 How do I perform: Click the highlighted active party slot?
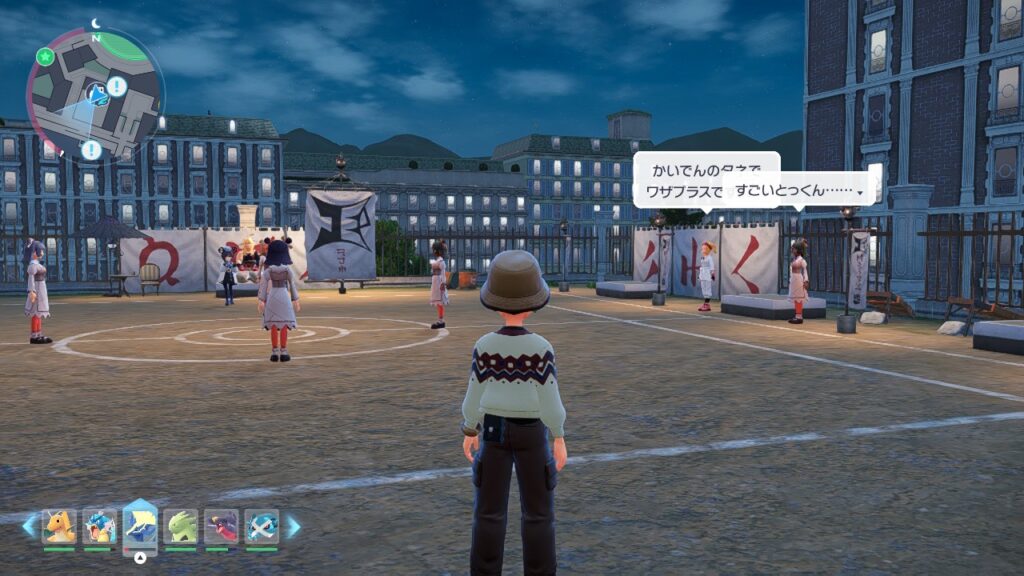click(x=140, y=524)
